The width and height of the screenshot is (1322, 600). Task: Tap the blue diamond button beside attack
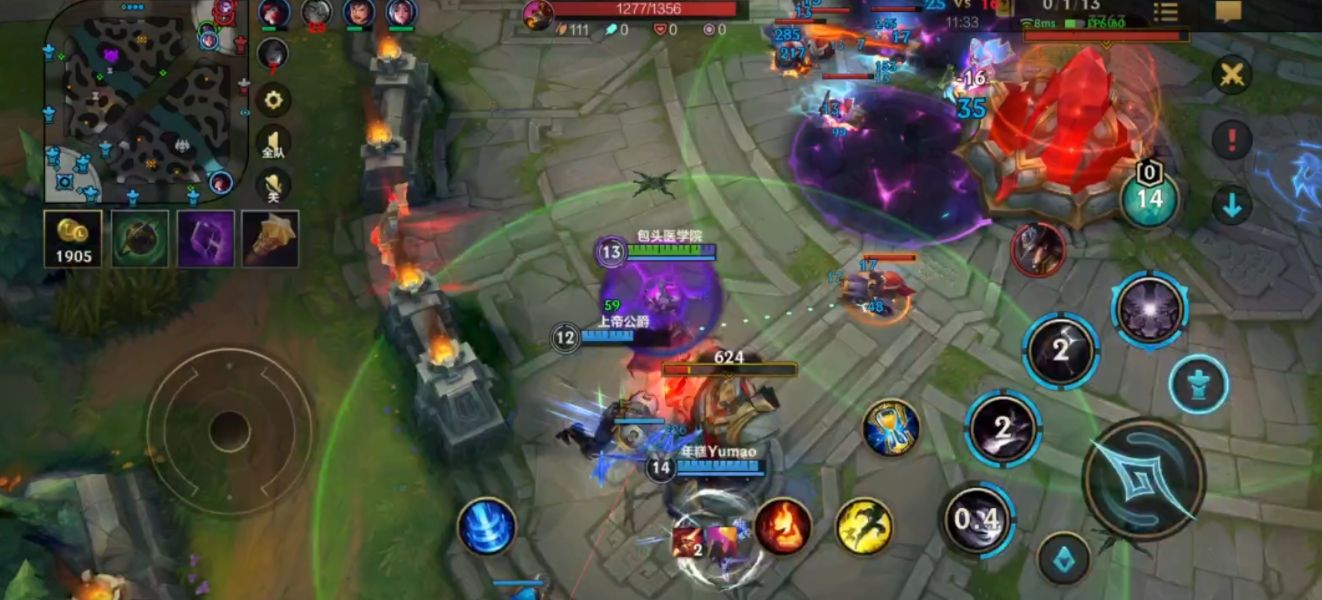tap(1063, 558)
